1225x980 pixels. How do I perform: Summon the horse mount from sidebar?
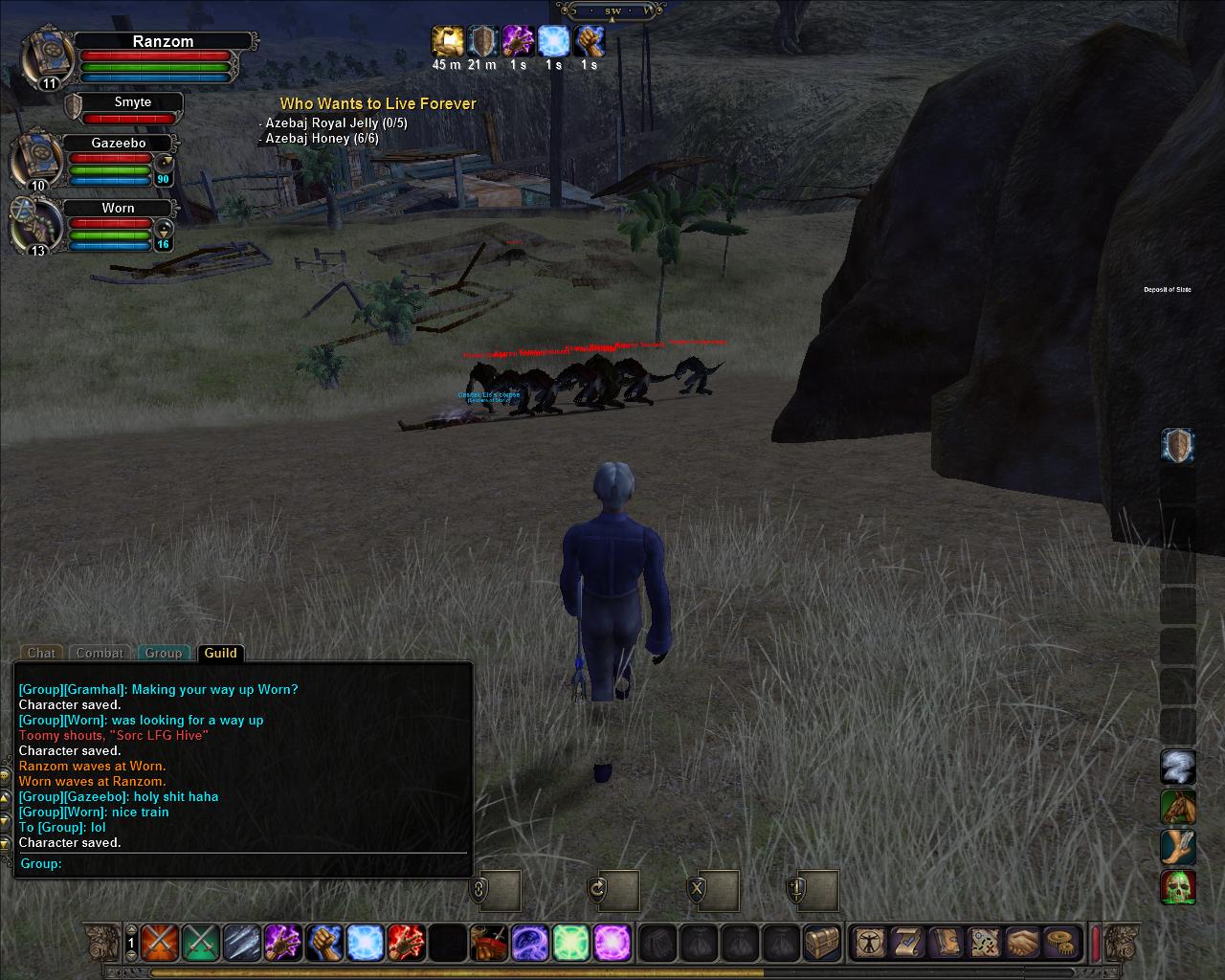(x=1178, y=808)
